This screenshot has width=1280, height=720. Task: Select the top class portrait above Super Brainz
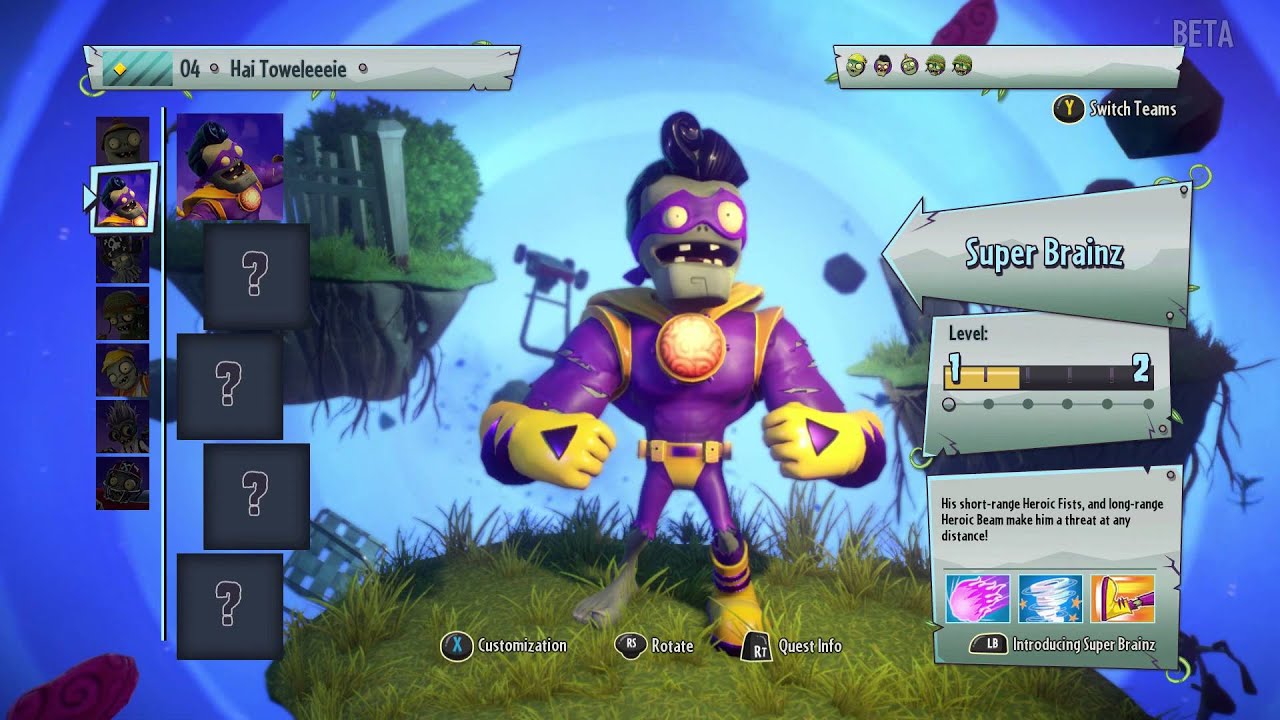[122, 140]
